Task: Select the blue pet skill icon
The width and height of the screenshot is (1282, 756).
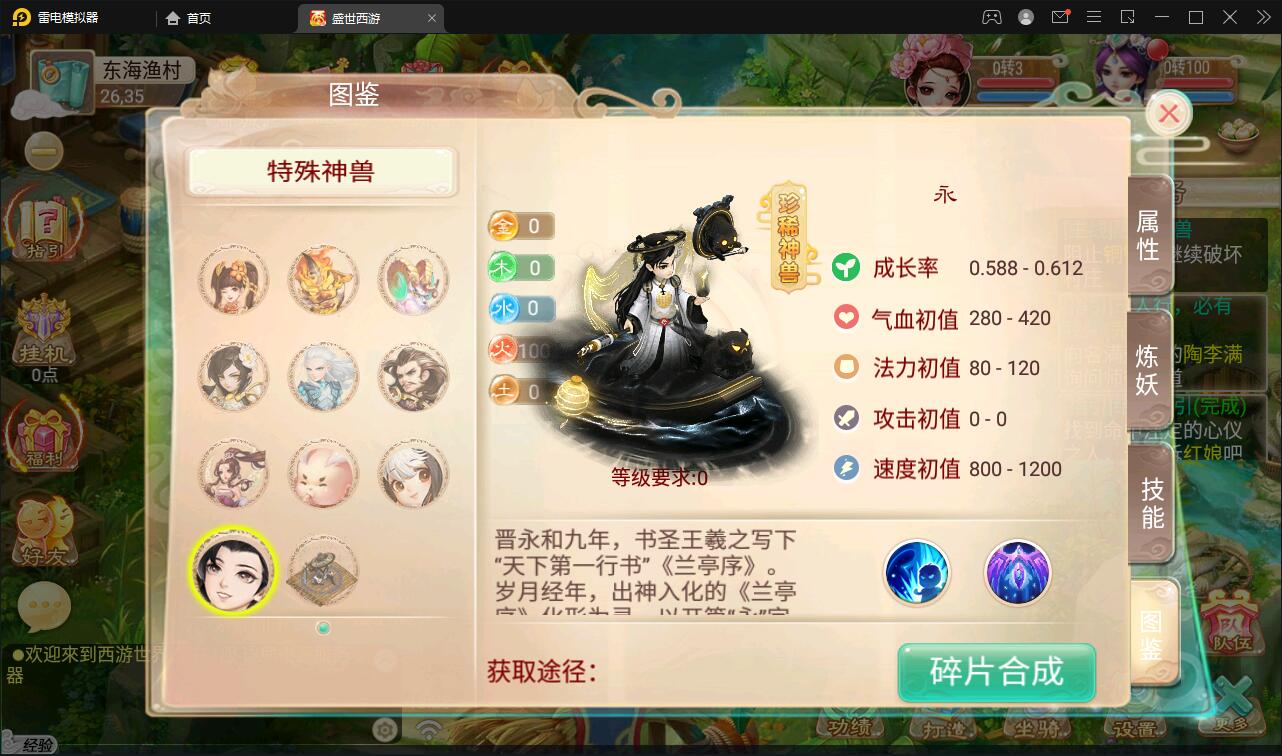Action: pyautogui.click(x=916, y=572)
